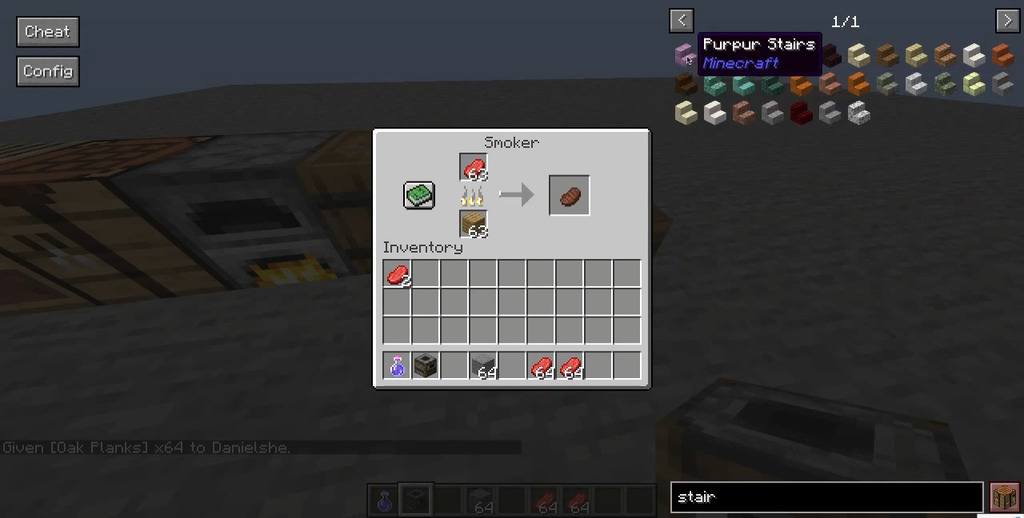Screen dimensions: 1024x518
Task: Select Purpur Stairs in the item list
Action: [685, 55]
